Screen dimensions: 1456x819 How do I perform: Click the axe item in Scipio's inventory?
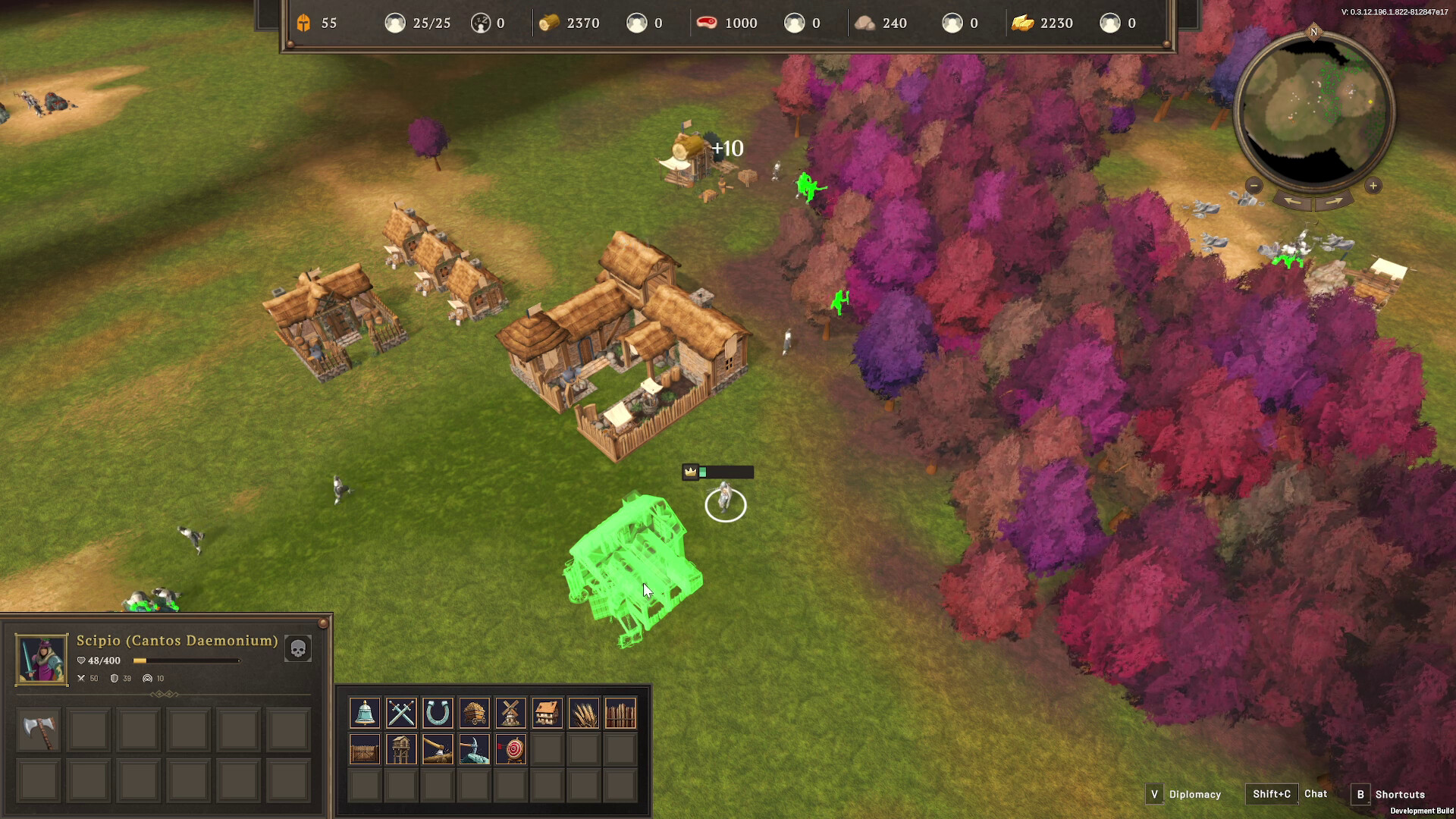click(x=39, y=730)
